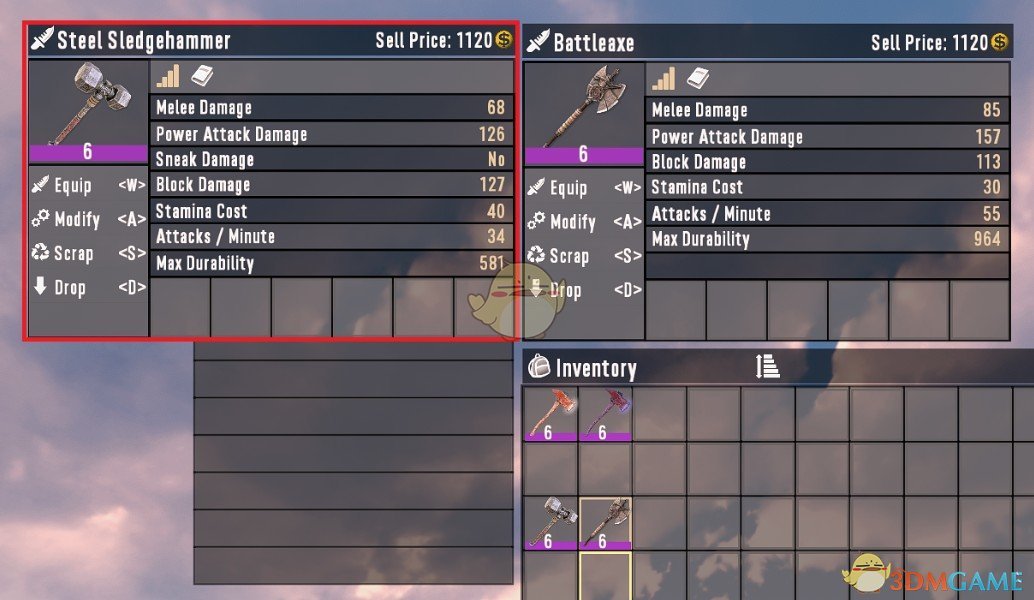Image resolution: width=1034 pixels, height=600 pixels.
Task: Sort the inventory with the sort icon
Action: [767, 367]
